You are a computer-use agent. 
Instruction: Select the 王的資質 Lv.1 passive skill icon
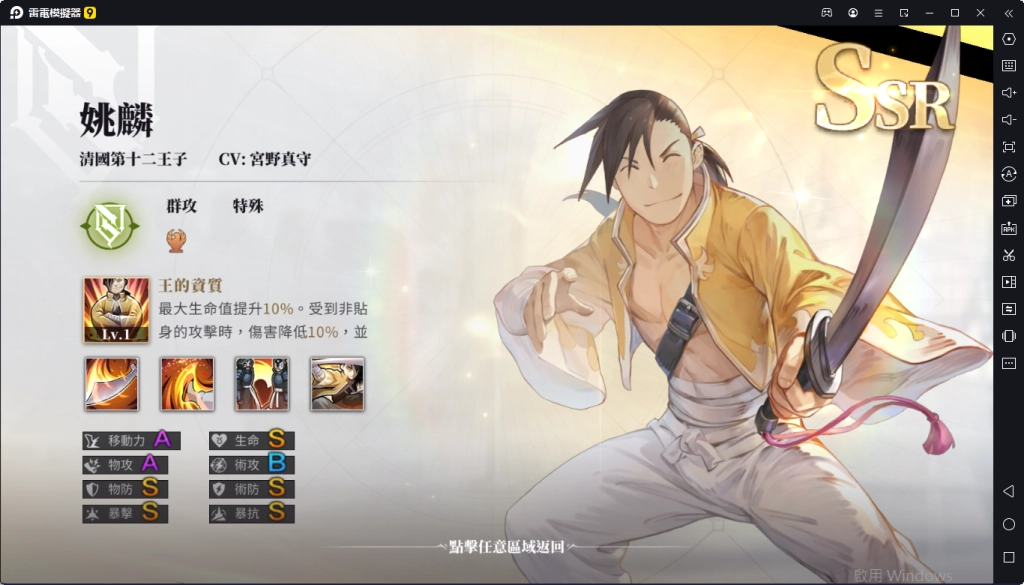(116, 310)
